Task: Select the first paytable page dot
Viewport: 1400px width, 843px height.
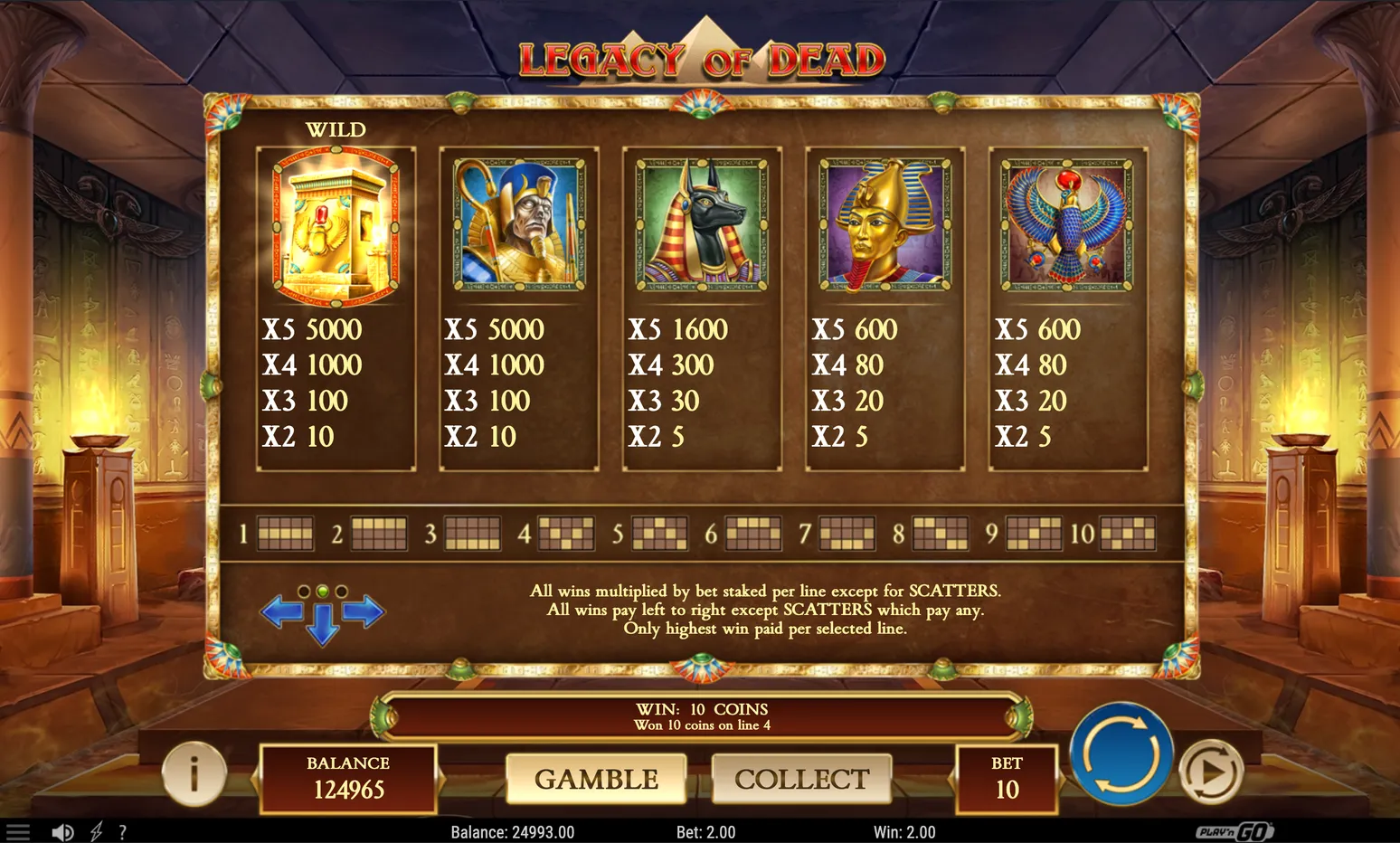Action: click(x=304, y=592)
